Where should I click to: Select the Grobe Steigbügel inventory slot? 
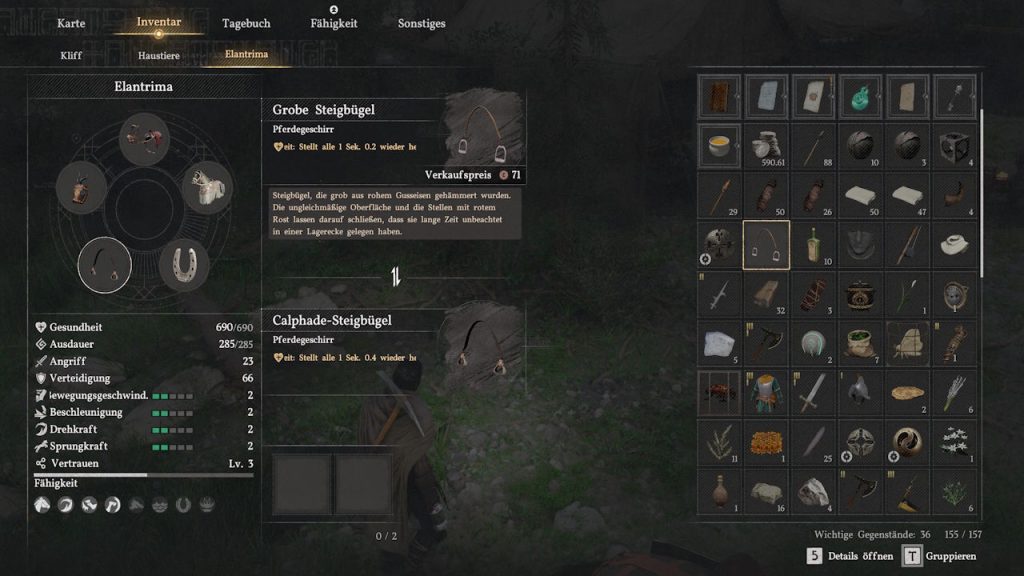(766, 245)
